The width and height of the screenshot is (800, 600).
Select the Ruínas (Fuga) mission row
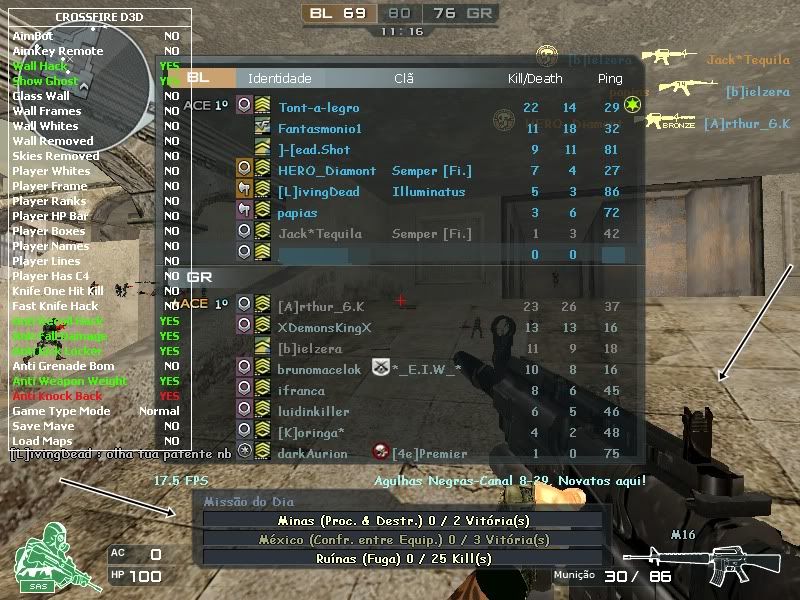pos(403,559)
